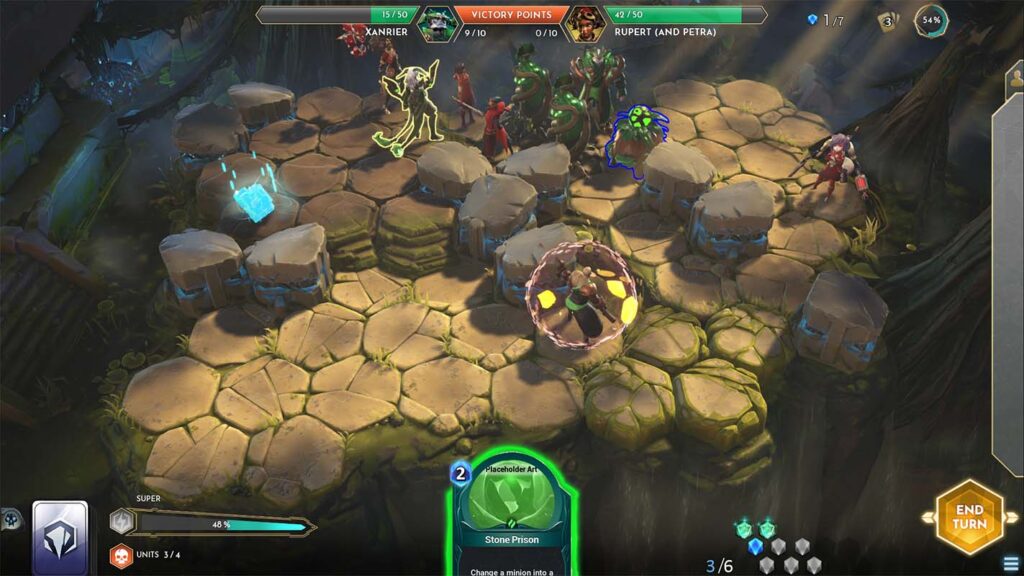
Task: End the current turn
Action: [968, 516]
